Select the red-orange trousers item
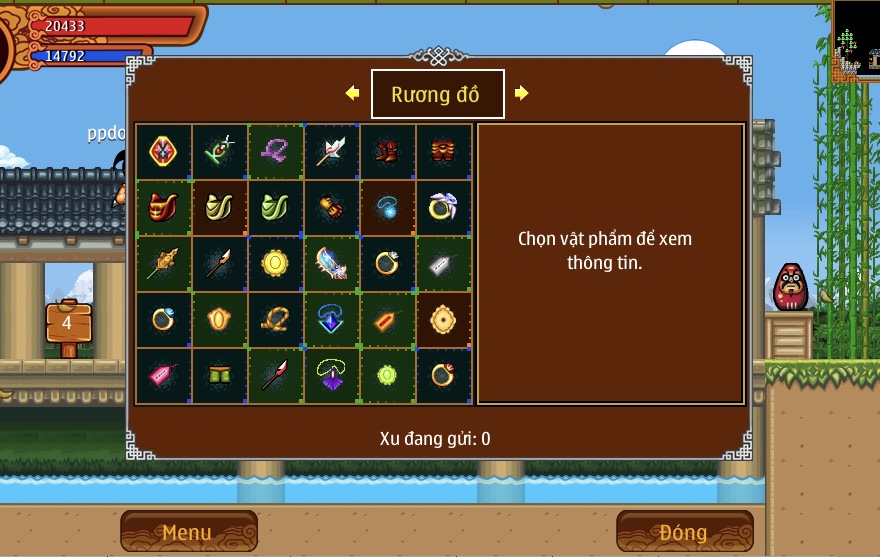Image resolution: width=880 pixels, height=557 pixels. [443, 152]
